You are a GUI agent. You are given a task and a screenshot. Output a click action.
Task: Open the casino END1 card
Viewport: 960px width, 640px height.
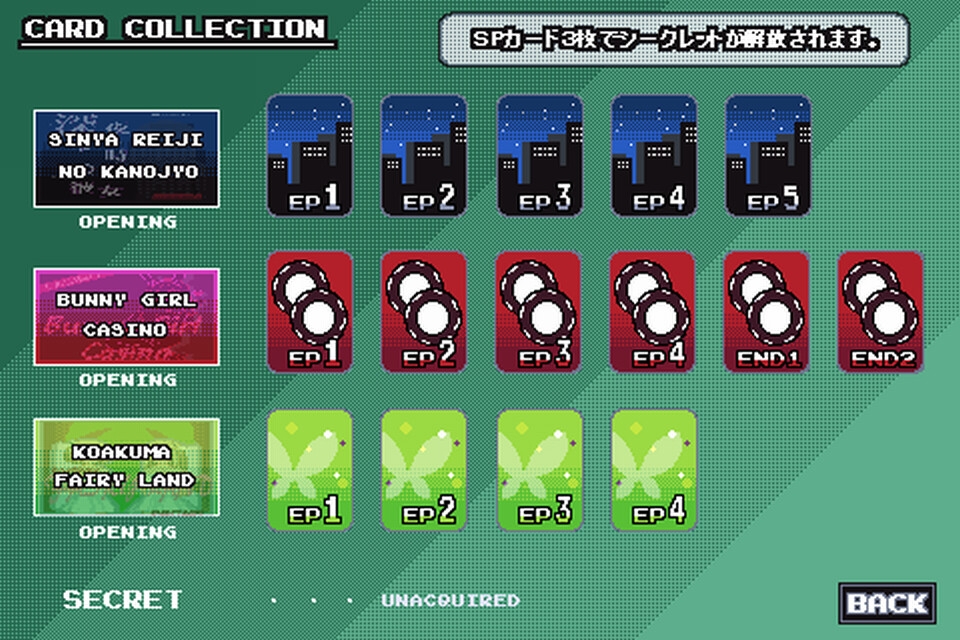[x=768, y=312]
